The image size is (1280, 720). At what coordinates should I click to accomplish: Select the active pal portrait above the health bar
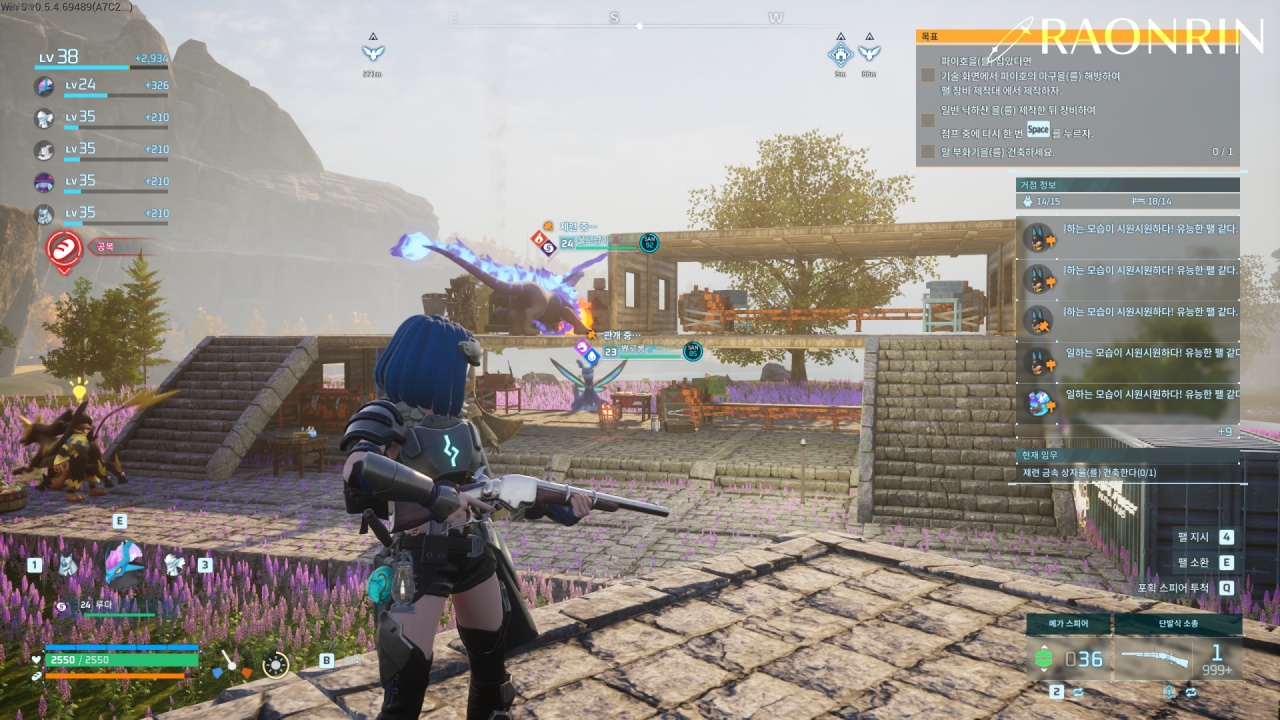tap(124, 563)
